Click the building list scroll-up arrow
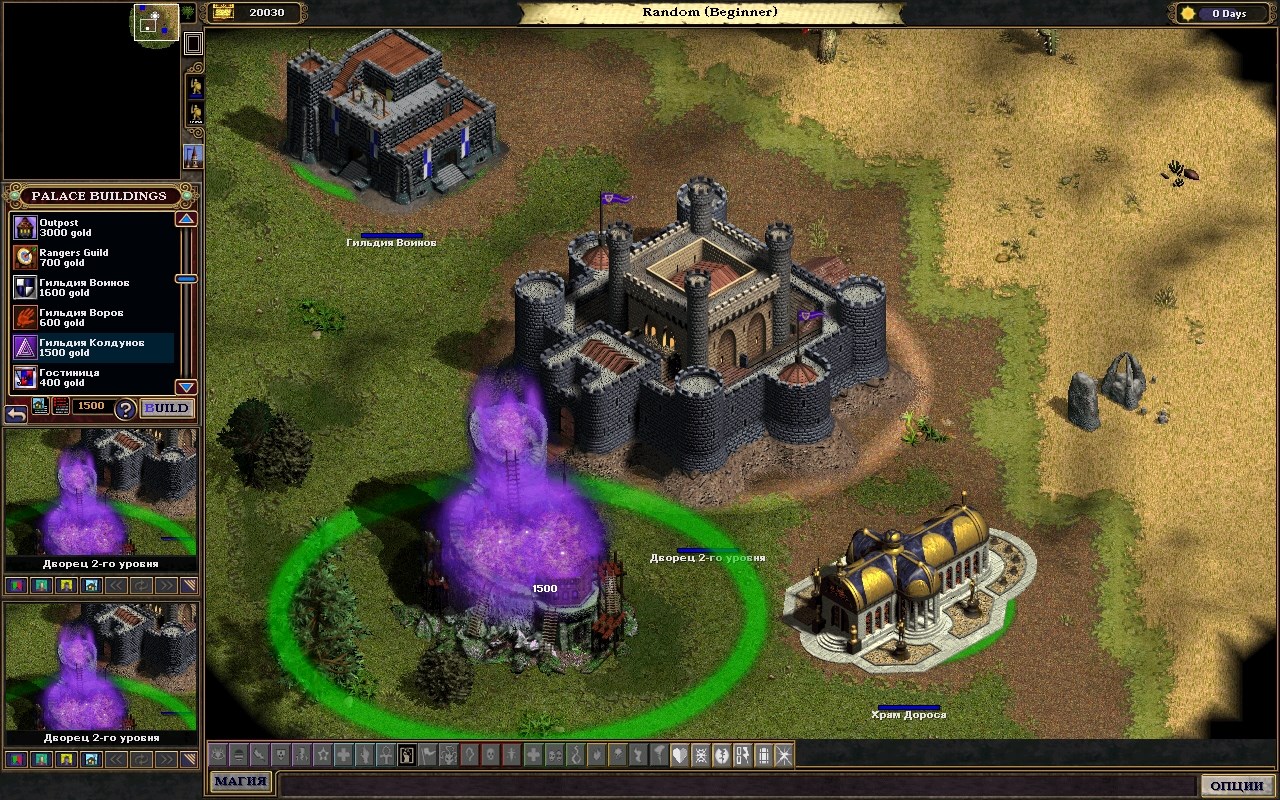The width and height of the screenshot is (1280, 800). coord(186,219)
